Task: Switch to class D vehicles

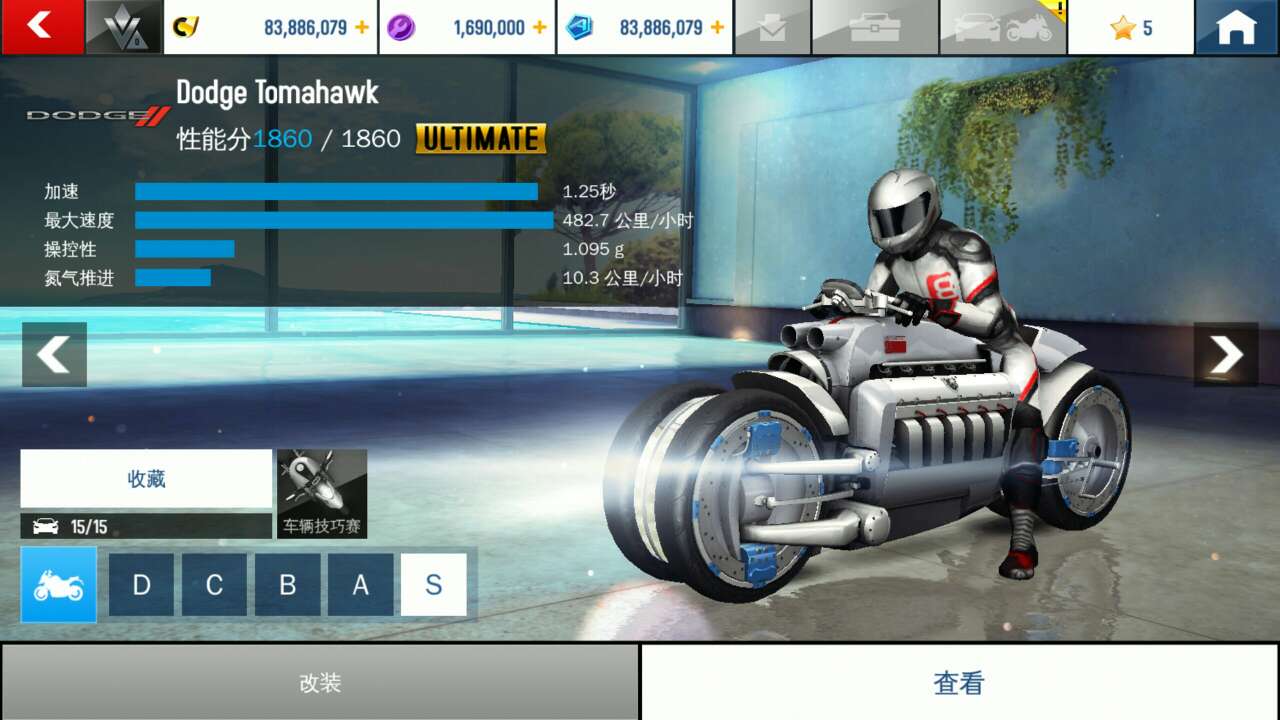Action: point(141,584)
